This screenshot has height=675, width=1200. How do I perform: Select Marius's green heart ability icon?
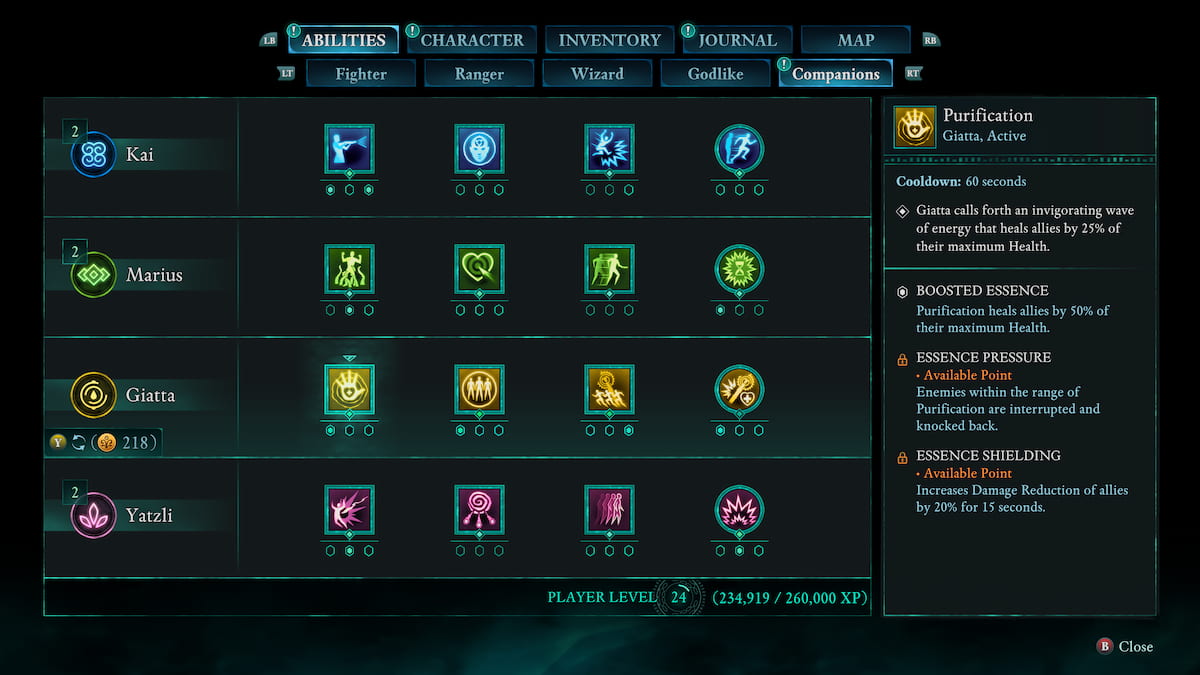479,269
